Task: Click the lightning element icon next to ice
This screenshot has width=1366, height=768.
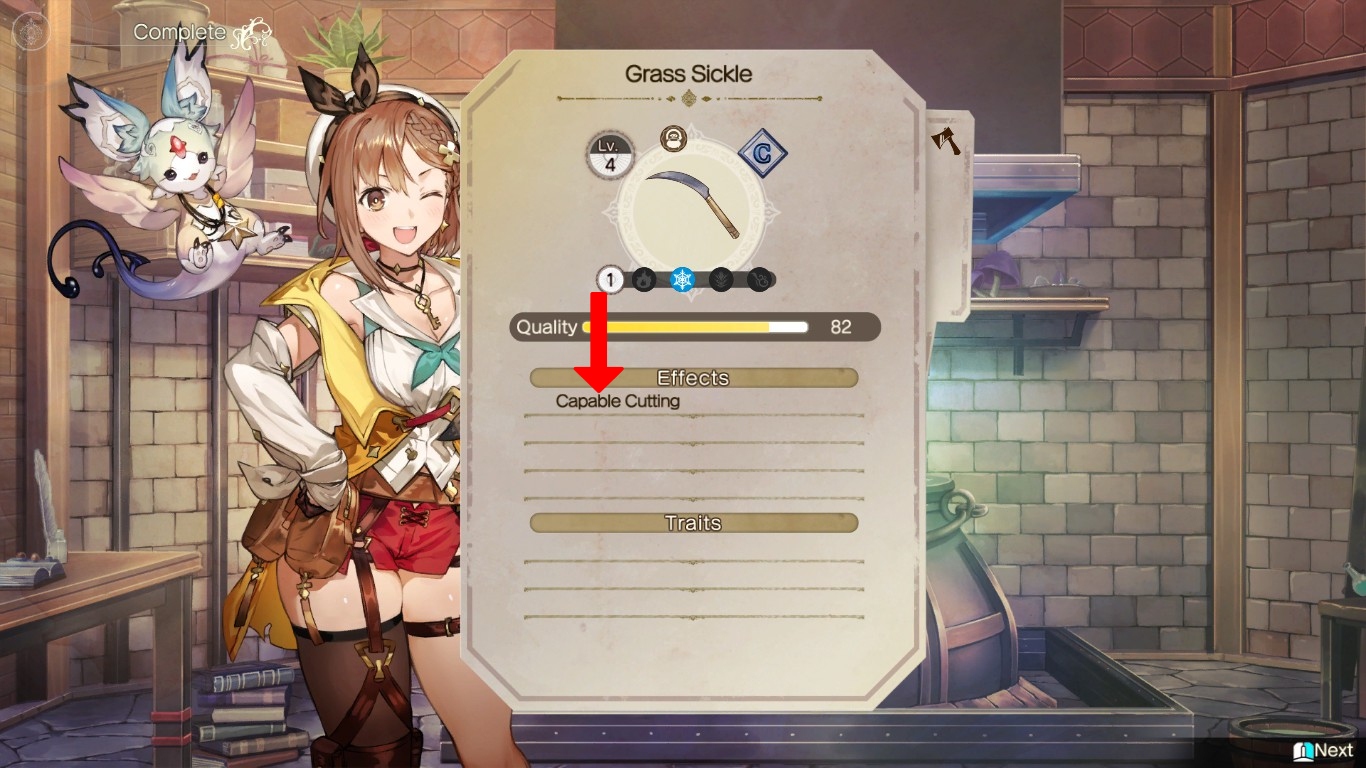Action: pyautogui.click(x=723, y=280)
